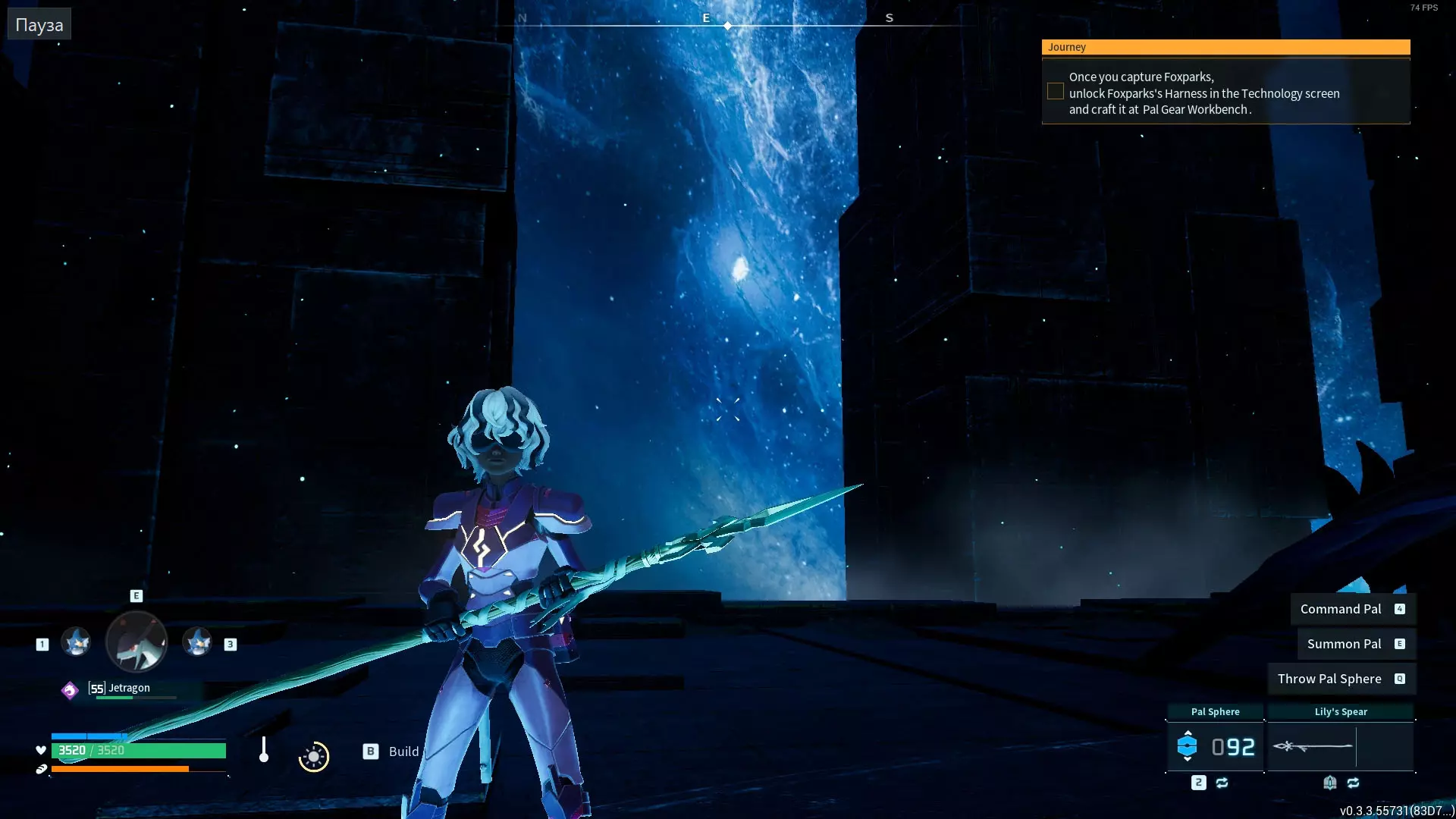This screenshot has height=819, width=1456.
Task: Tick the Foxparks harness objective checkbox
Action: (1055, 92)
